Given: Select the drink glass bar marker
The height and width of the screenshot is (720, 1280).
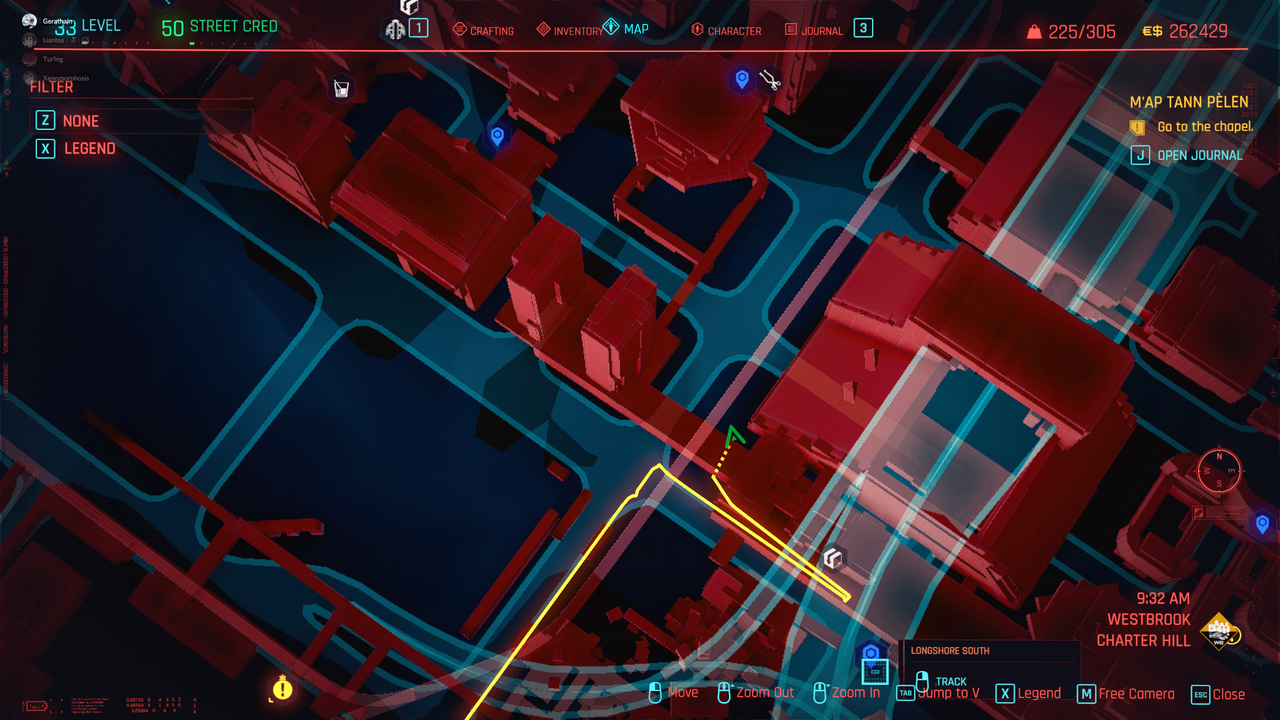Looking at the screenshot, I should pos(342,89).
